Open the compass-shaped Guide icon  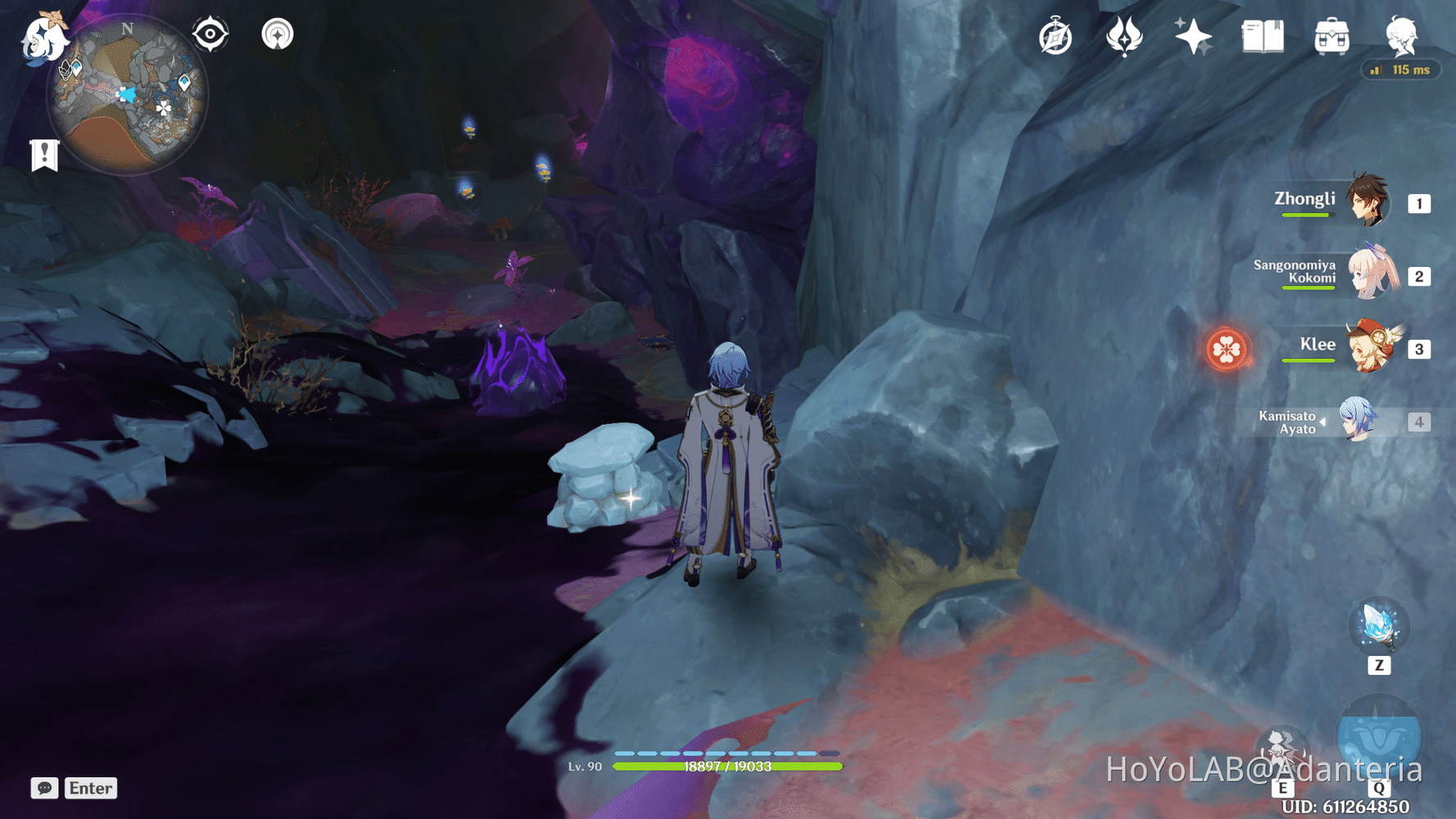(x=1056, y=36)
